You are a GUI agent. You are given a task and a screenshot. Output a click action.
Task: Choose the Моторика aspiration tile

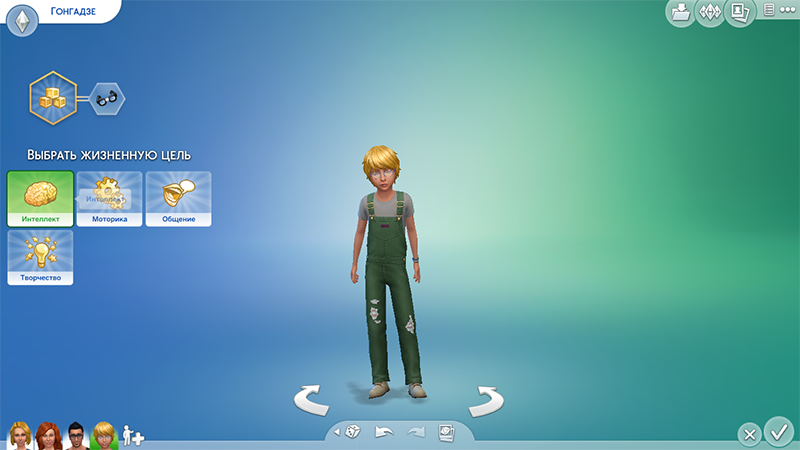[109, 199]
